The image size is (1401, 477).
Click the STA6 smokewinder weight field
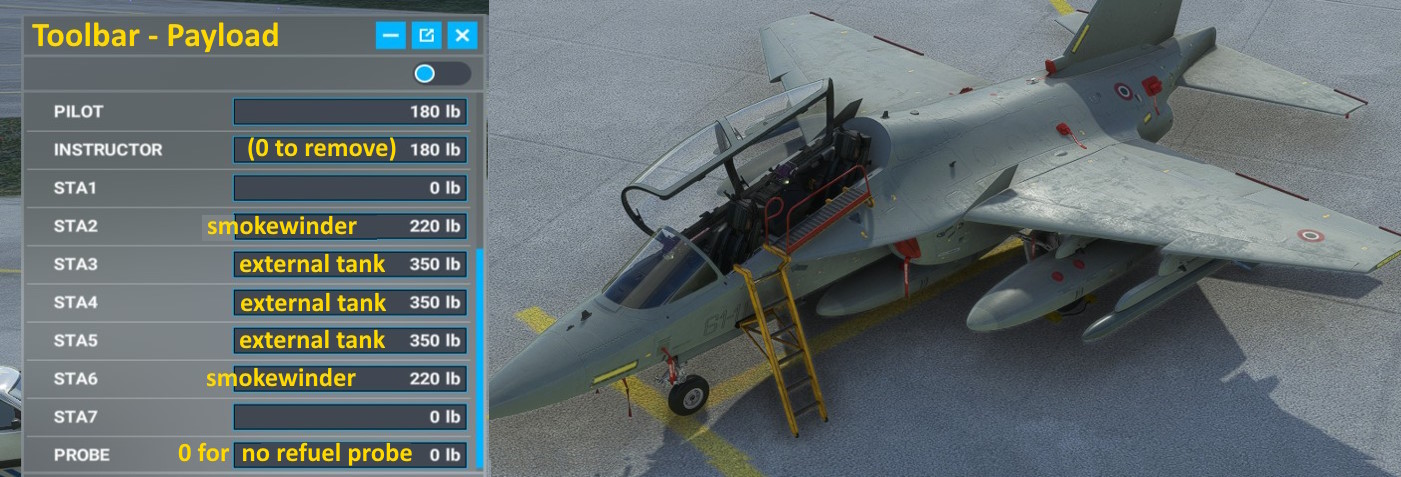350,379
